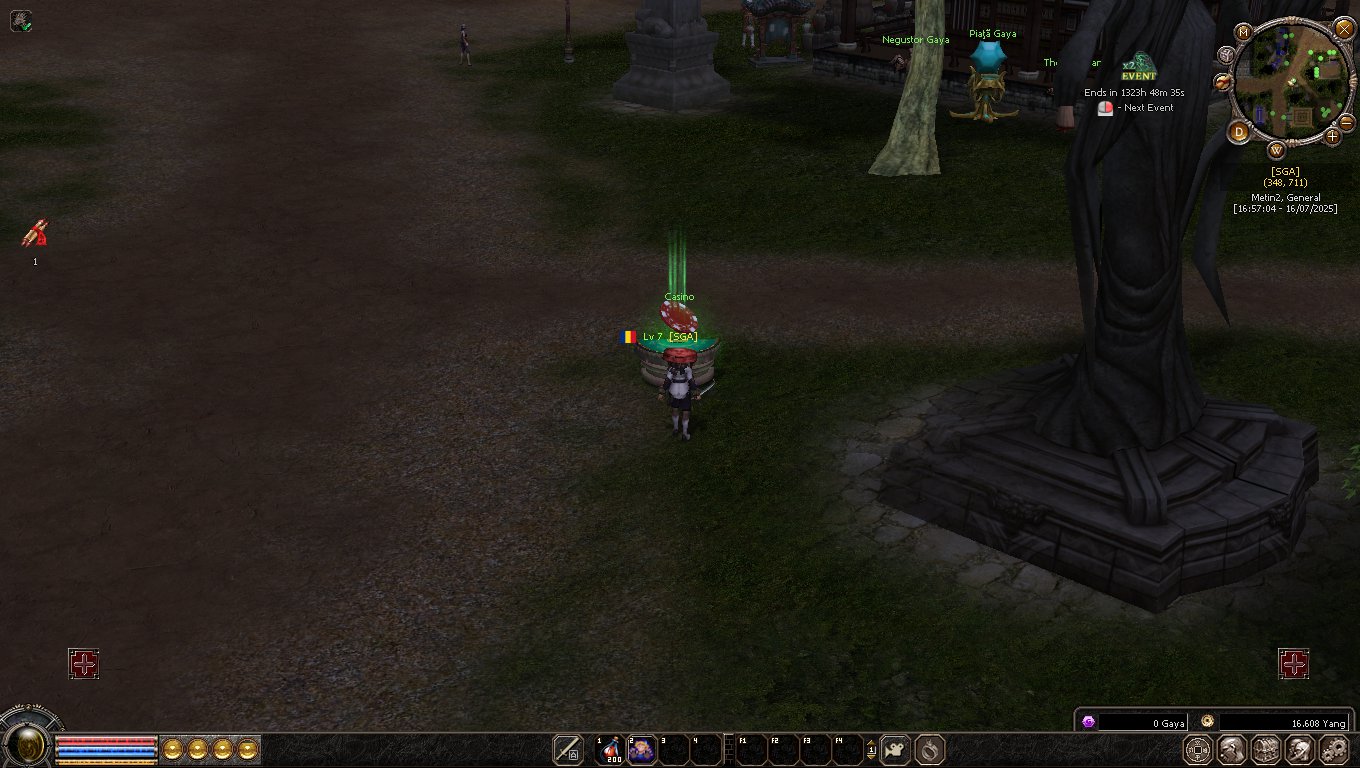
Task: Toggle the sword auto-attack button
Action: point(568,750)
